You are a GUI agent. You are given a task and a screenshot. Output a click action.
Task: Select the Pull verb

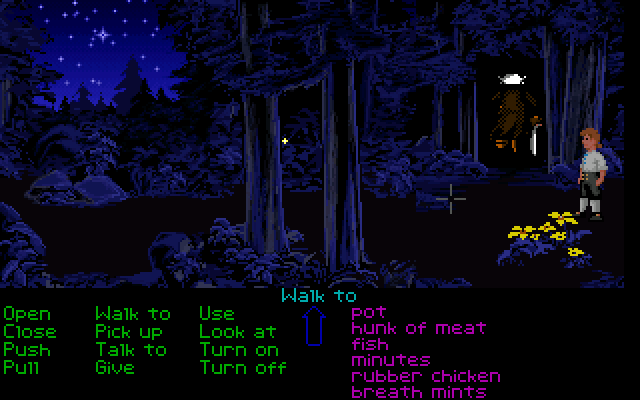tap(20, 367)
